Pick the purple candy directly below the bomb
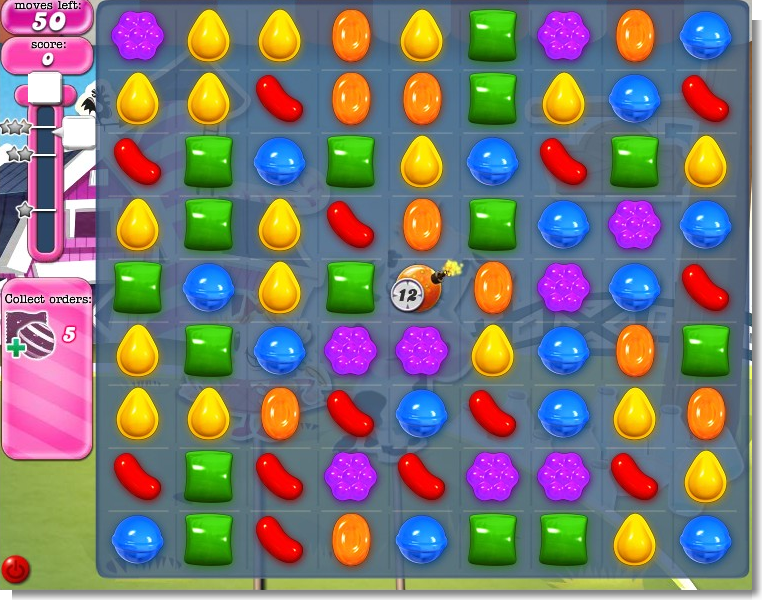This screenshot has width=762, height=600. click(x=421, y=350)
